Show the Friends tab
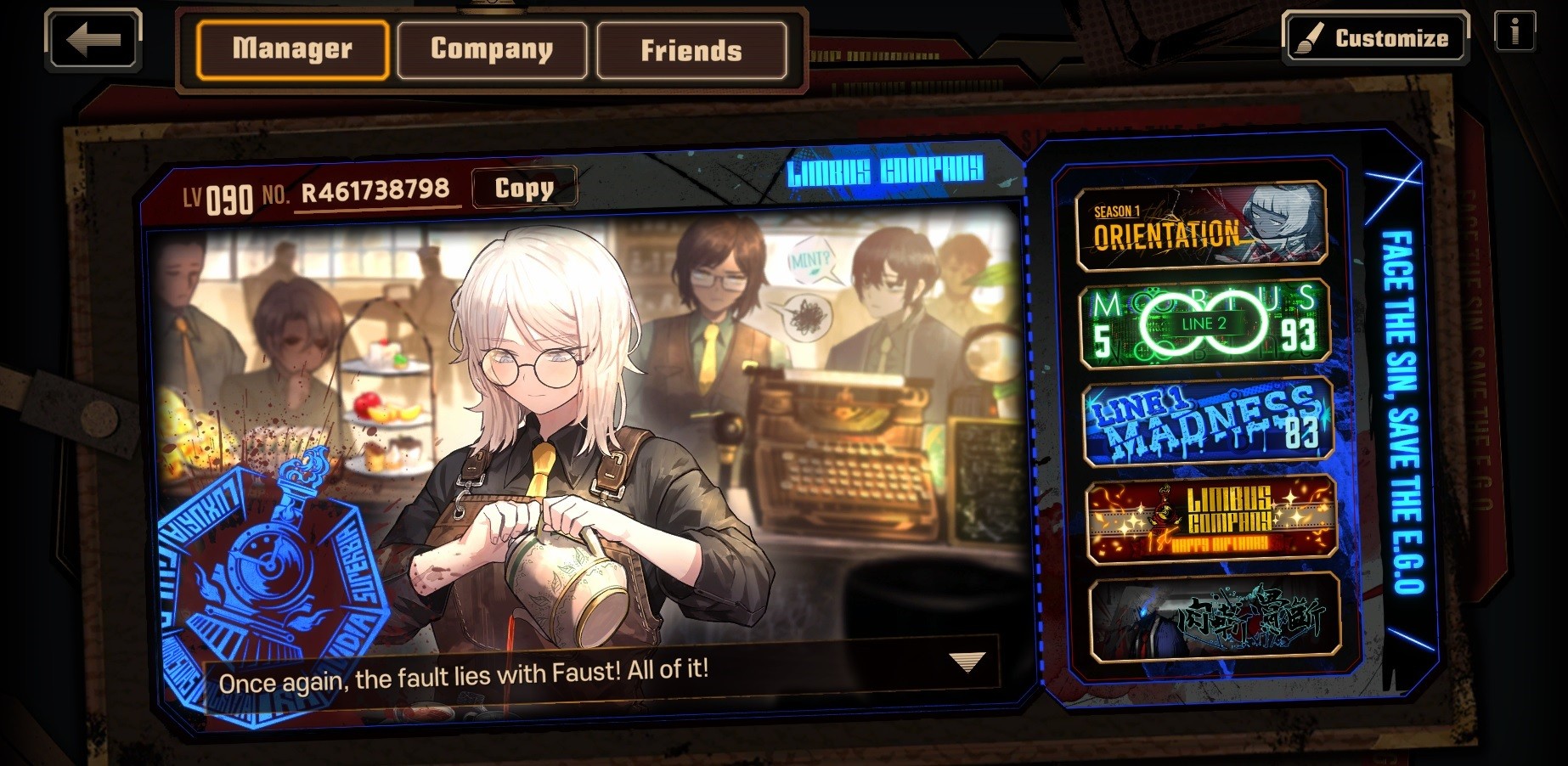 pos(691,51)
